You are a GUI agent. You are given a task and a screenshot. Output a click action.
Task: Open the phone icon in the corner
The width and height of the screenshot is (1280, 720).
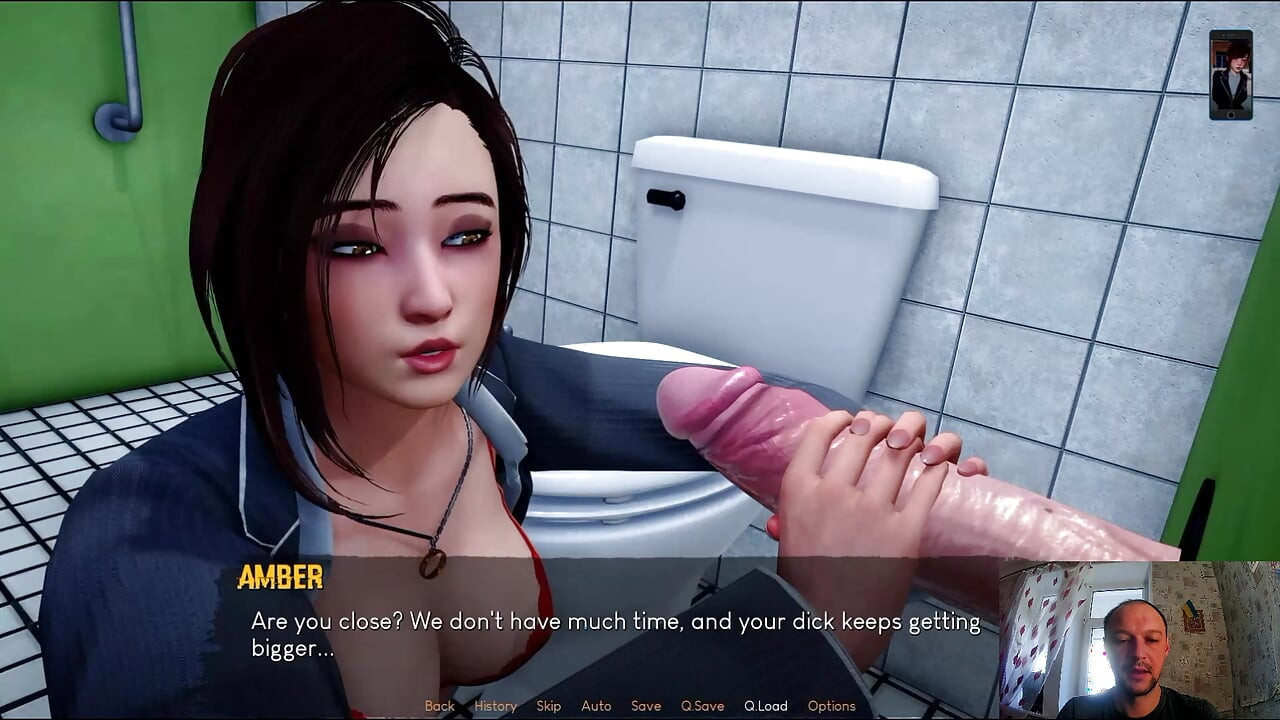point(1230,75)
